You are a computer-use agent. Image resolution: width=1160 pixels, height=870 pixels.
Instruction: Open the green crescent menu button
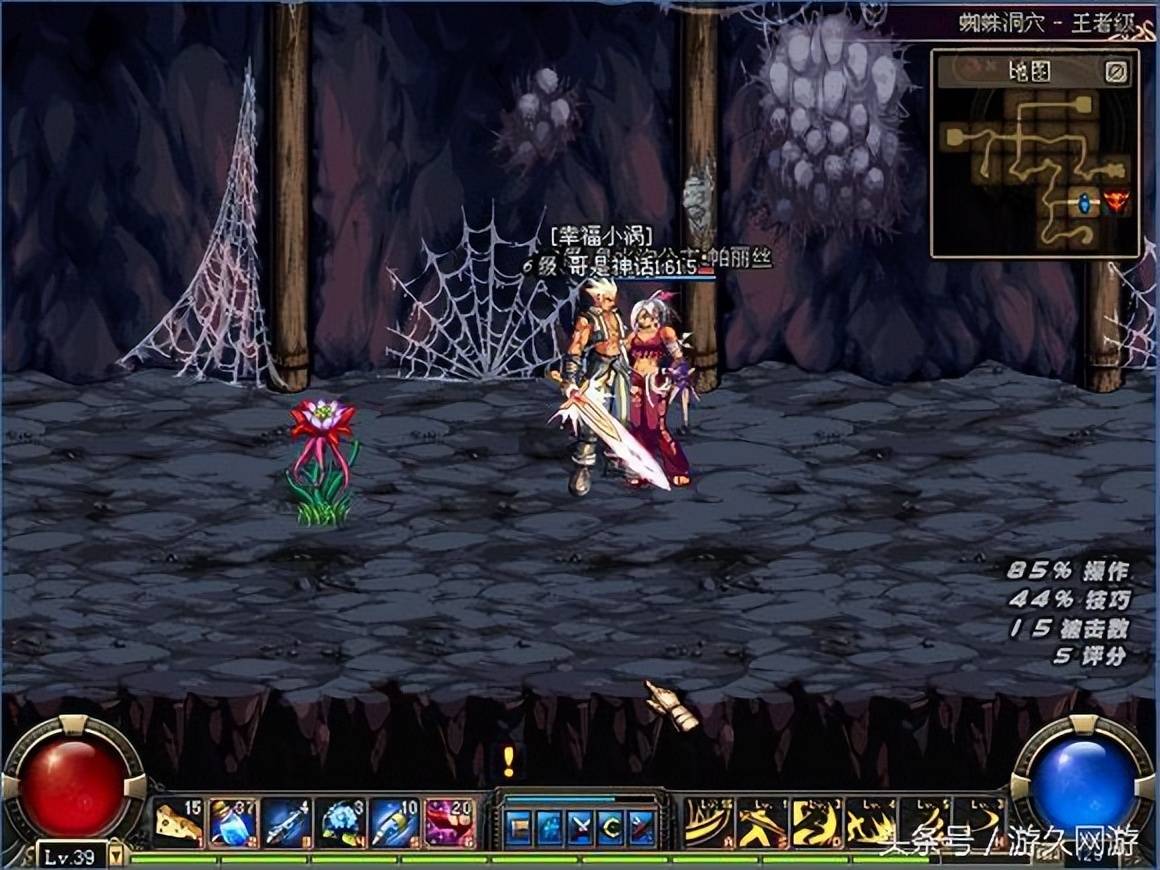click(x=611, y=827)
